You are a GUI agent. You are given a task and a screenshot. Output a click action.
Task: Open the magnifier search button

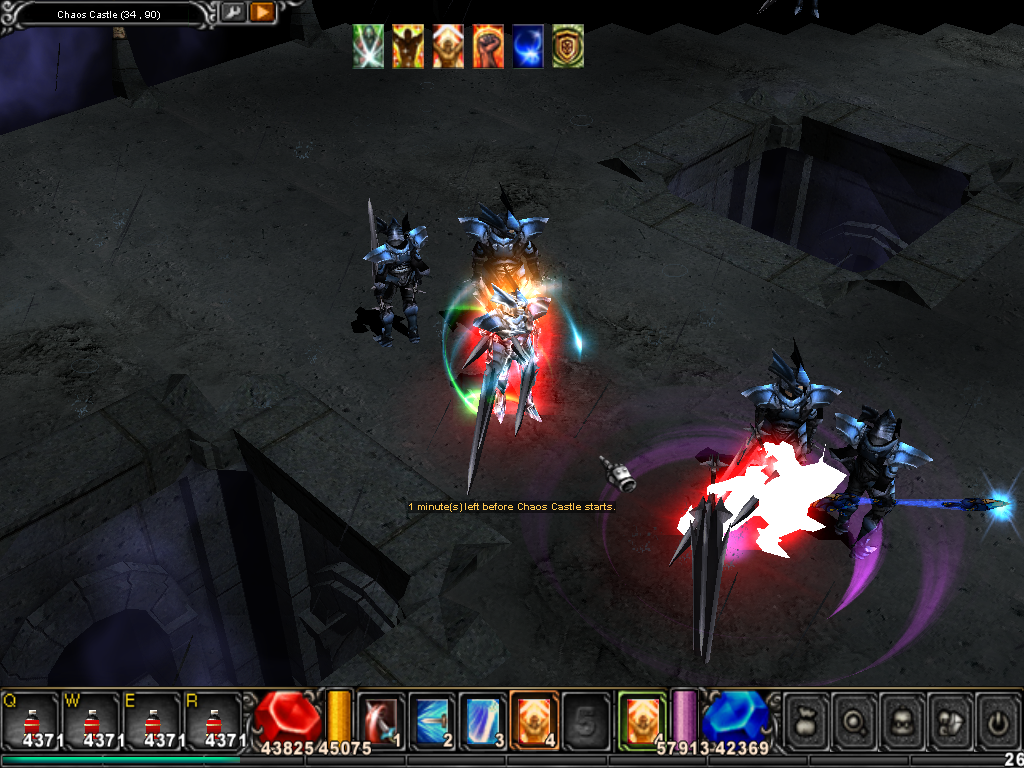click(855, 718)
